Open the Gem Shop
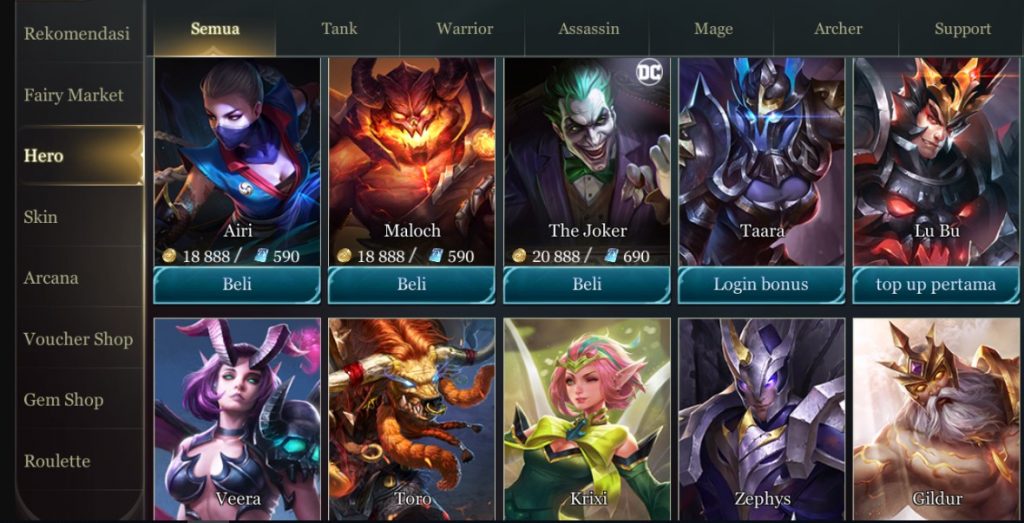The image size is (1024, 523). tap(64, 400)
